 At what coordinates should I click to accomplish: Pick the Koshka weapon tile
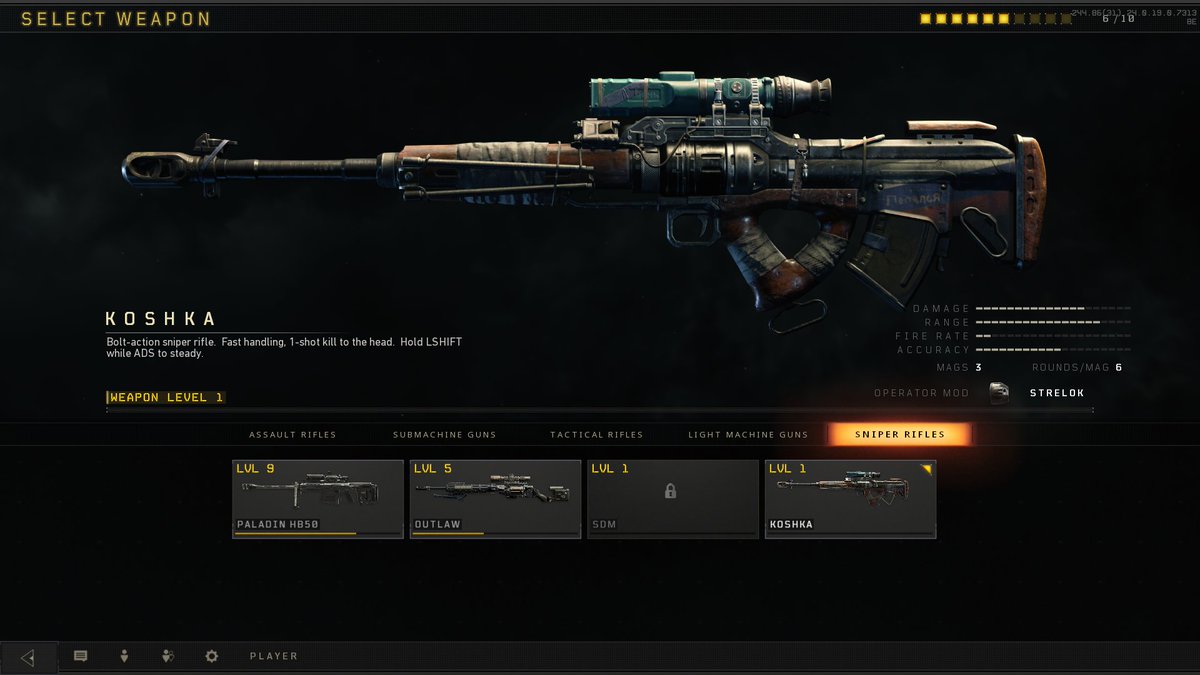[850, 499]
